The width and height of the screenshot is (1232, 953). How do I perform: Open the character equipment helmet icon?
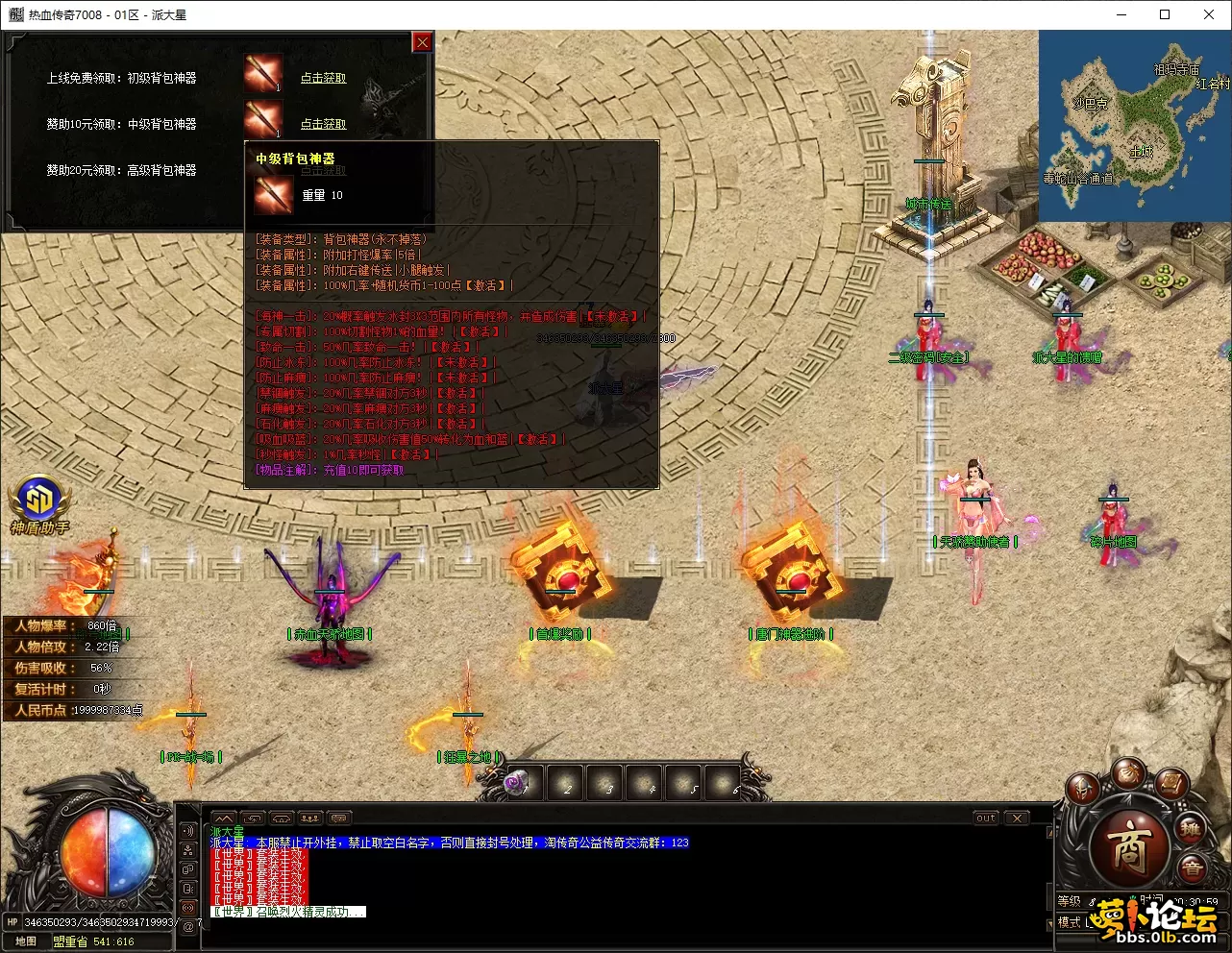point(1082,790)
